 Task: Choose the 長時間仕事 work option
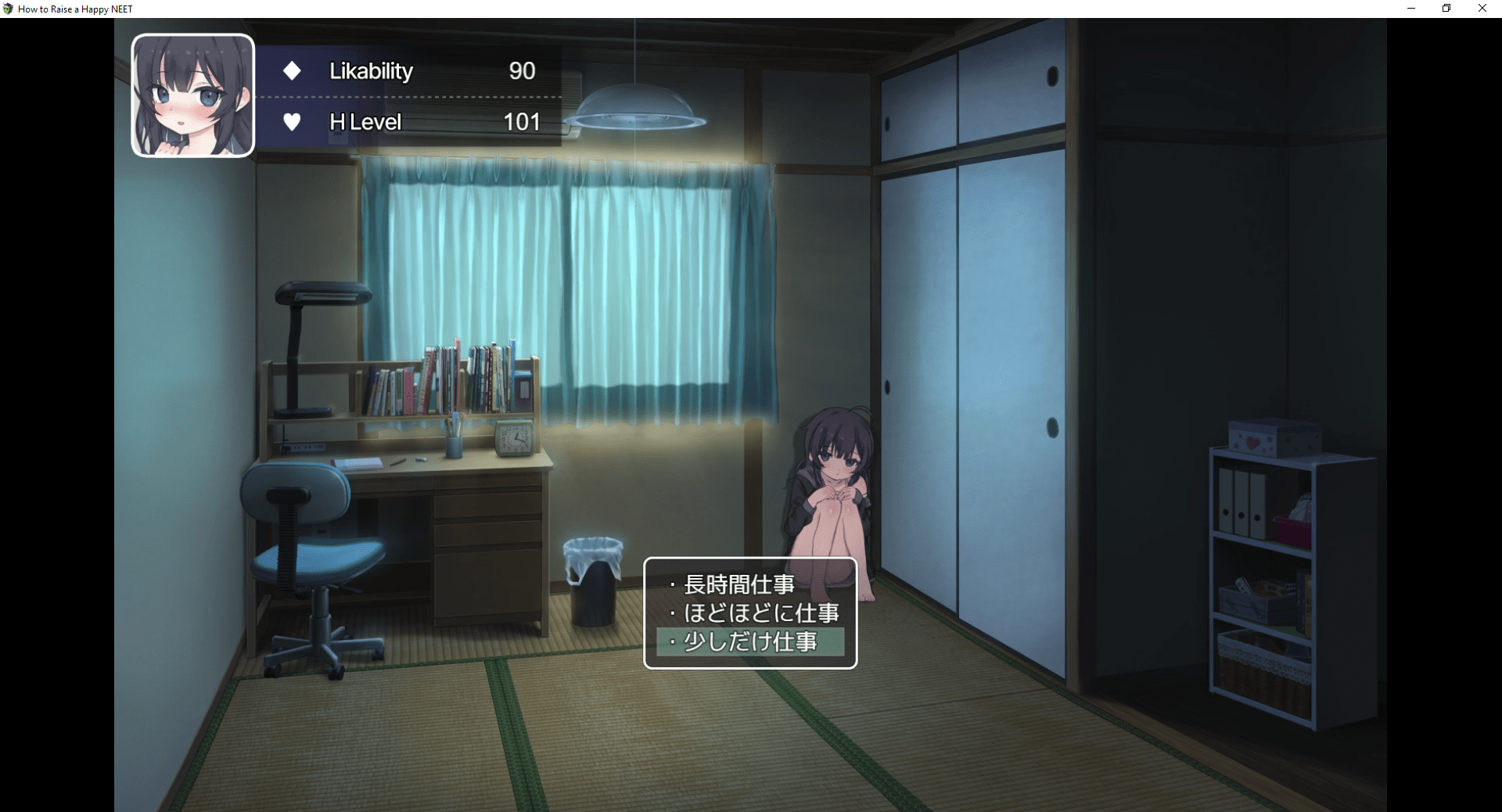(739, 584)
